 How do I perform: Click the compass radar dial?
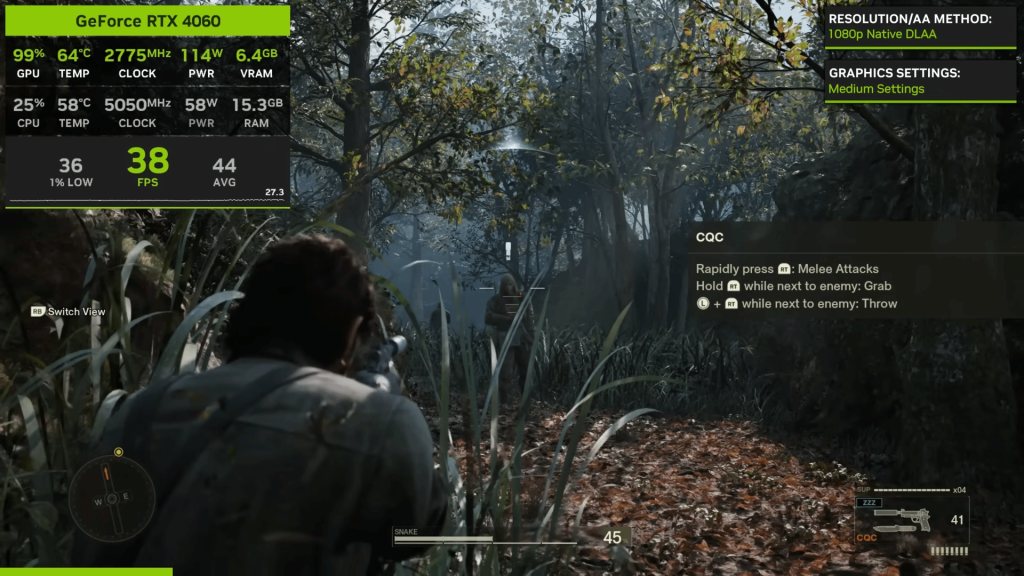pyautogui.click(x=112, y=498)
